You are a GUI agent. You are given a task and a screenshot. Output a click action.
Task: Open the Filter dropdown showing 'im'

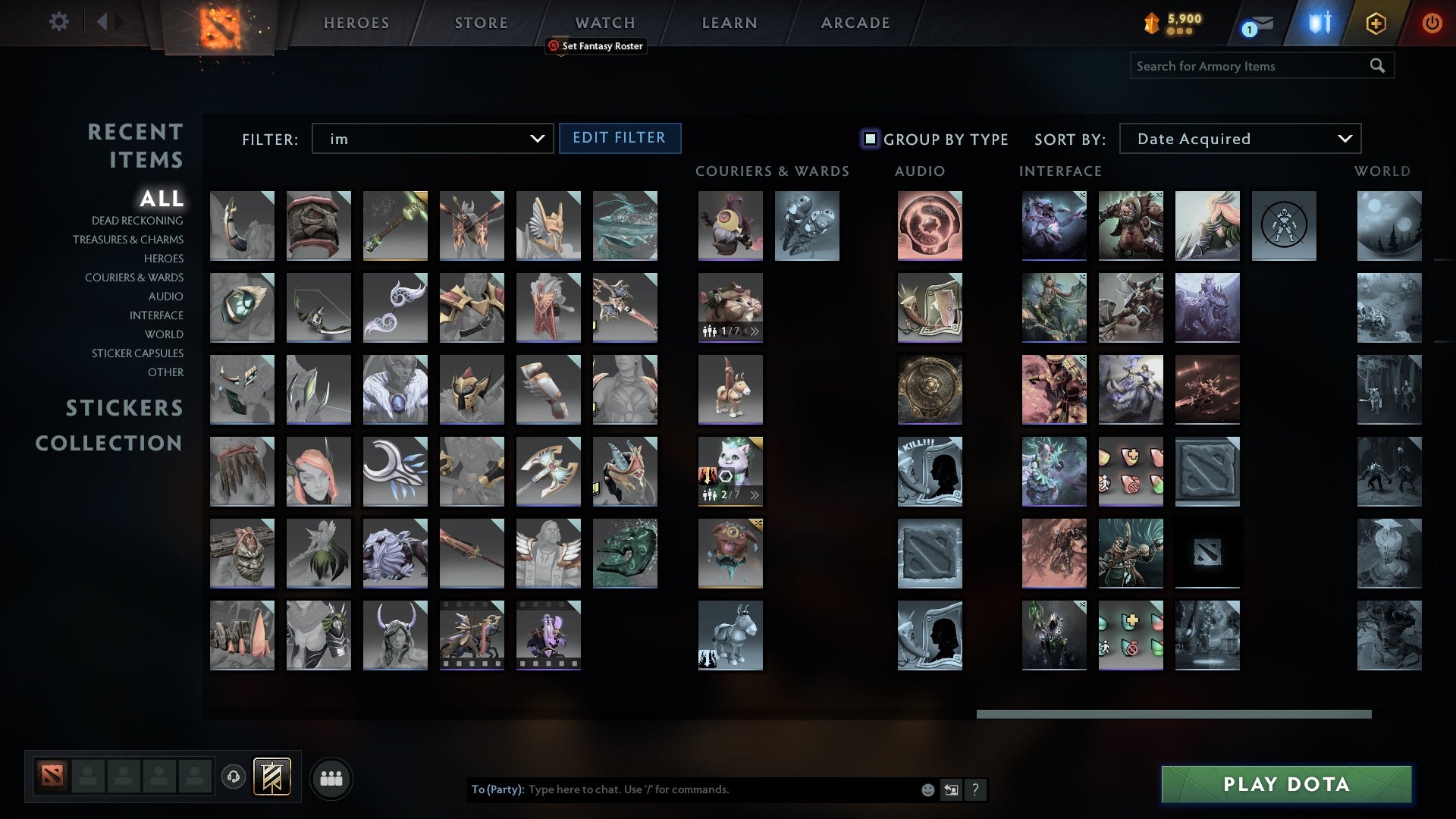click(432, 139)
